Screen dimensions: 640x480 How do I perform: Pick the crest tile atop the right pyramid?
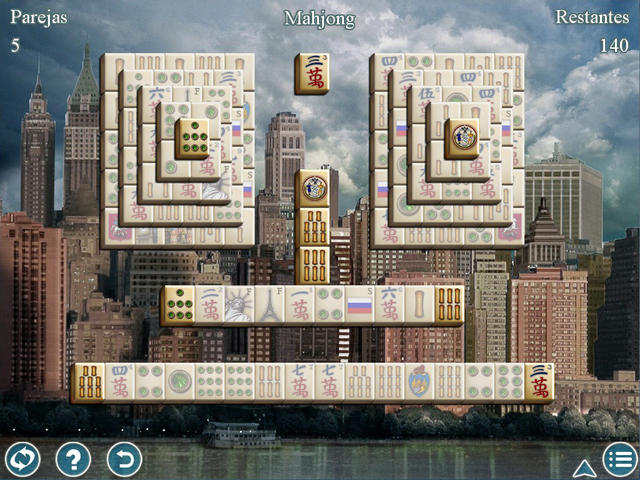pos(461,138)
